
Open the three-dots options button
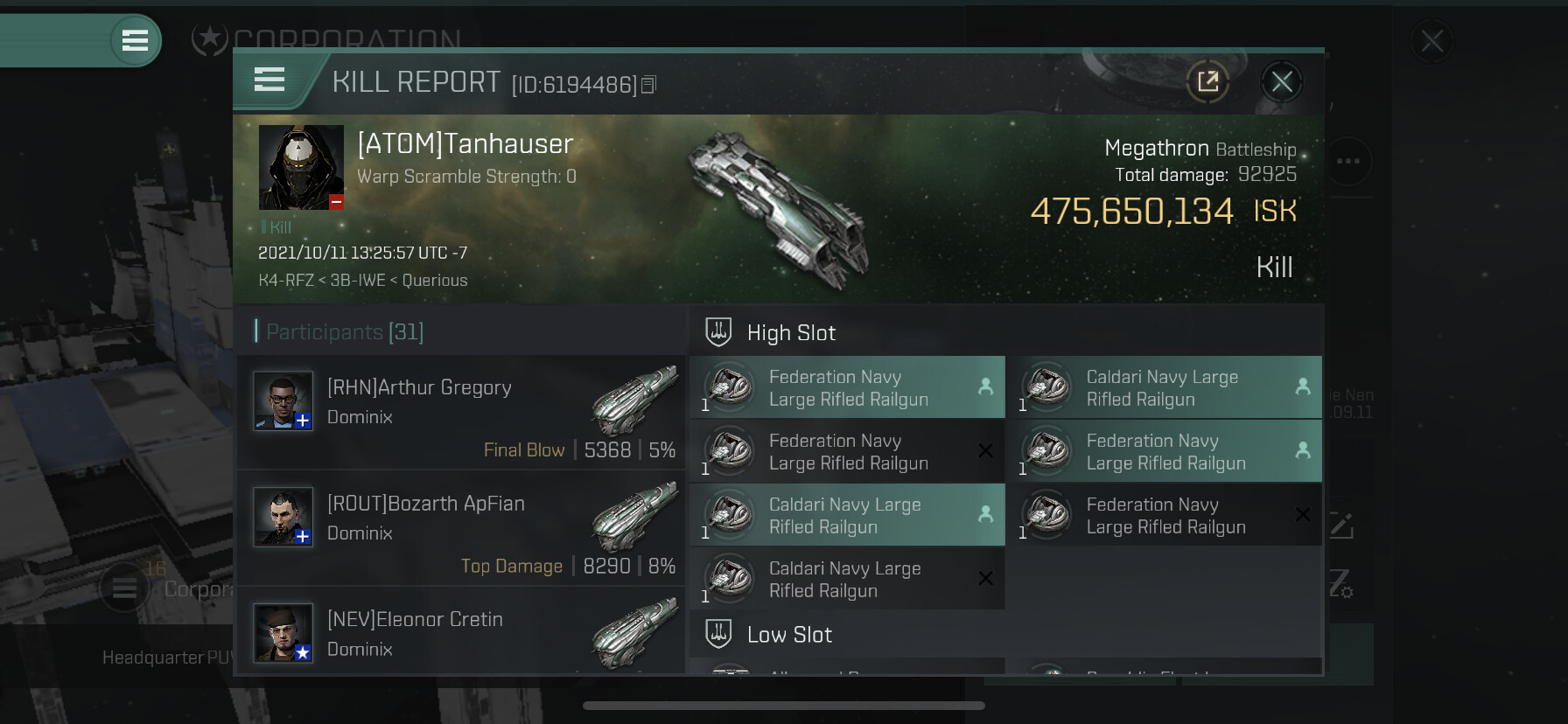(x=1348, y=161)
